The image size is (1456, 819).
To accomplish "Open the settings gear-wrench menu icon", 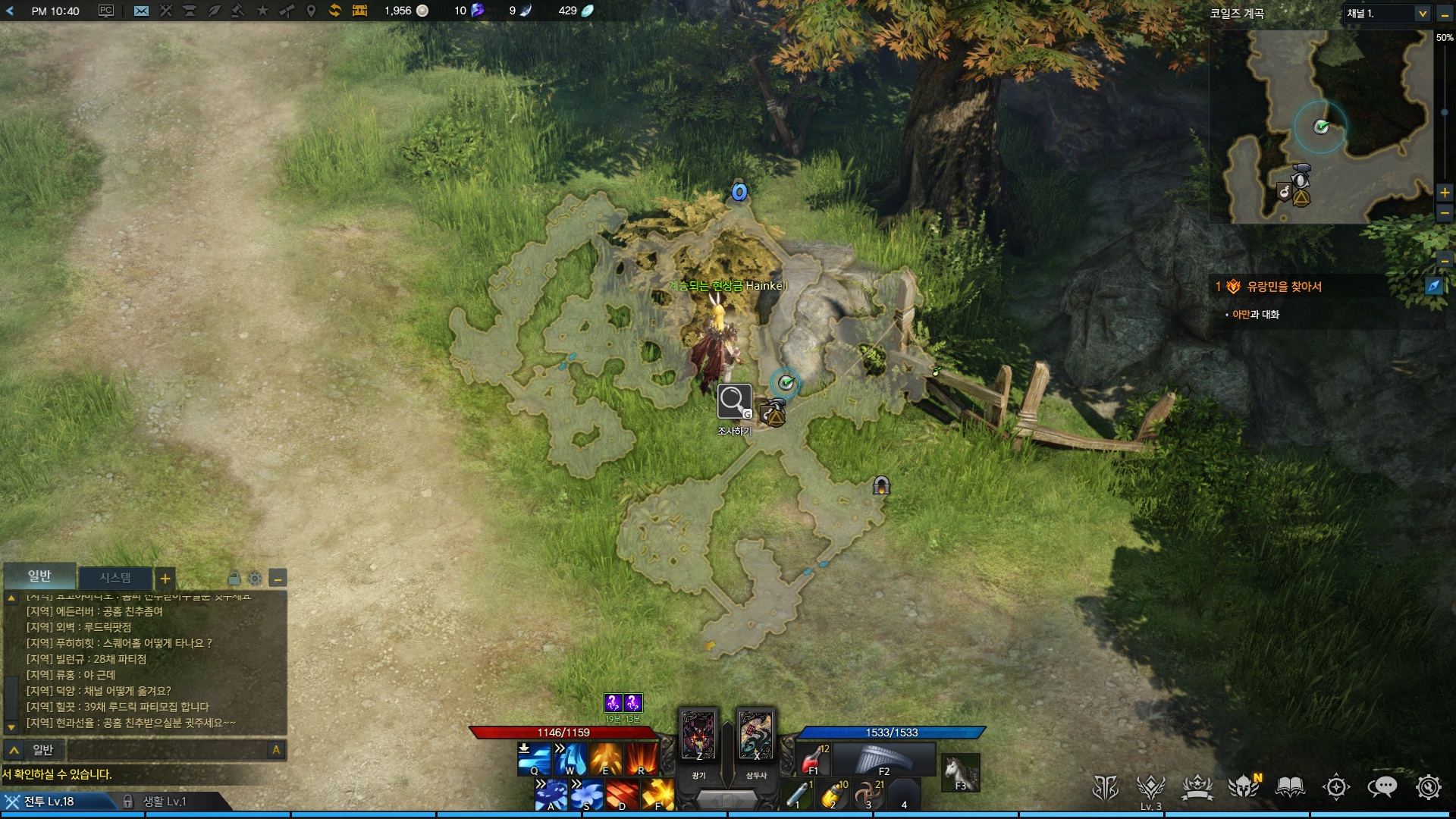I will [1428, 787].
